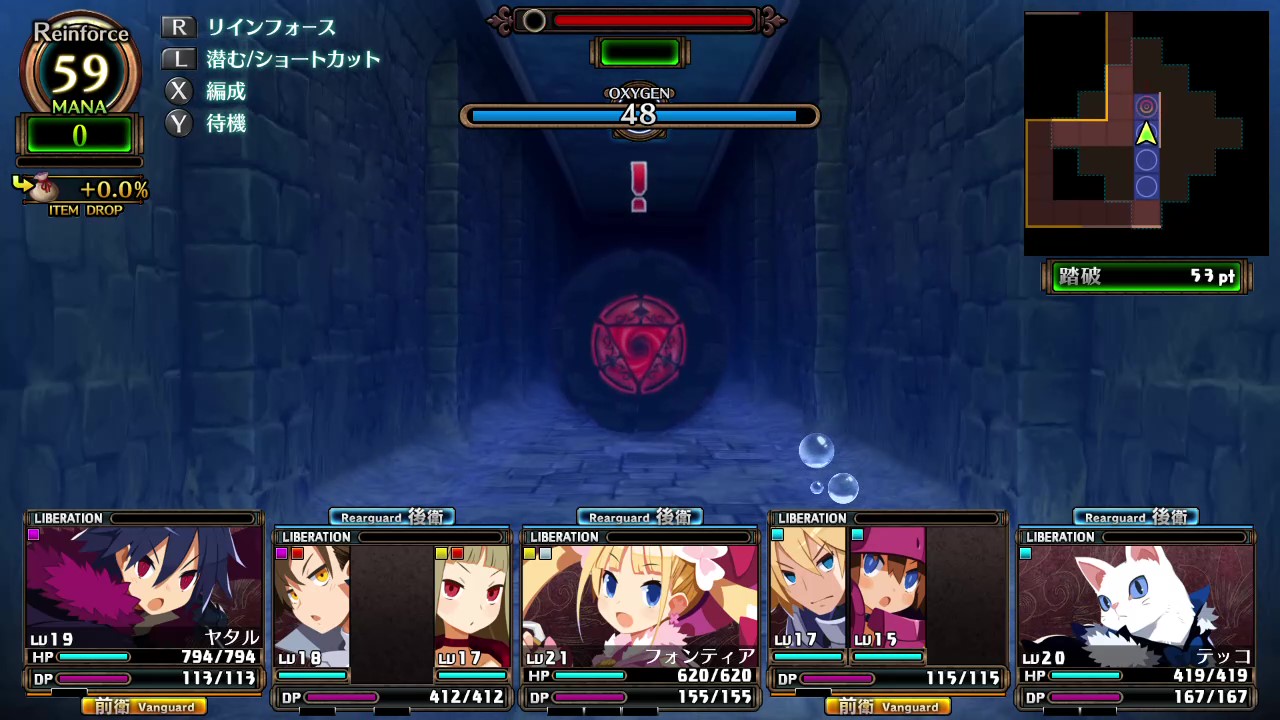Click the OXYGEN gauge showing 48
1280x720 pixels.
[x=639, y=115]
